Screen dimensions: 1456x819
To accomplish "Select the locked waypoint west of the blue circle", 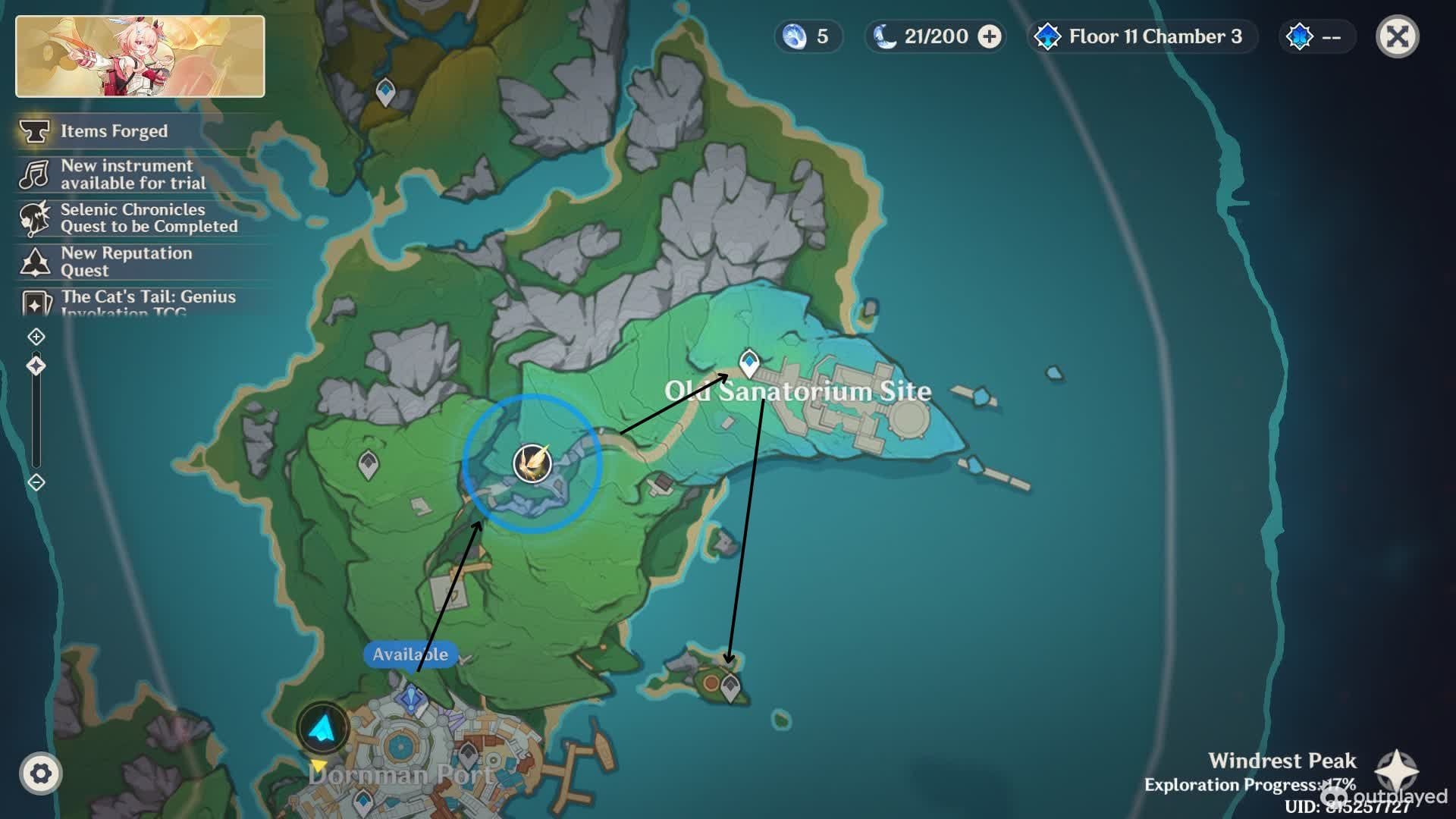I will click(x=369, y=463).
